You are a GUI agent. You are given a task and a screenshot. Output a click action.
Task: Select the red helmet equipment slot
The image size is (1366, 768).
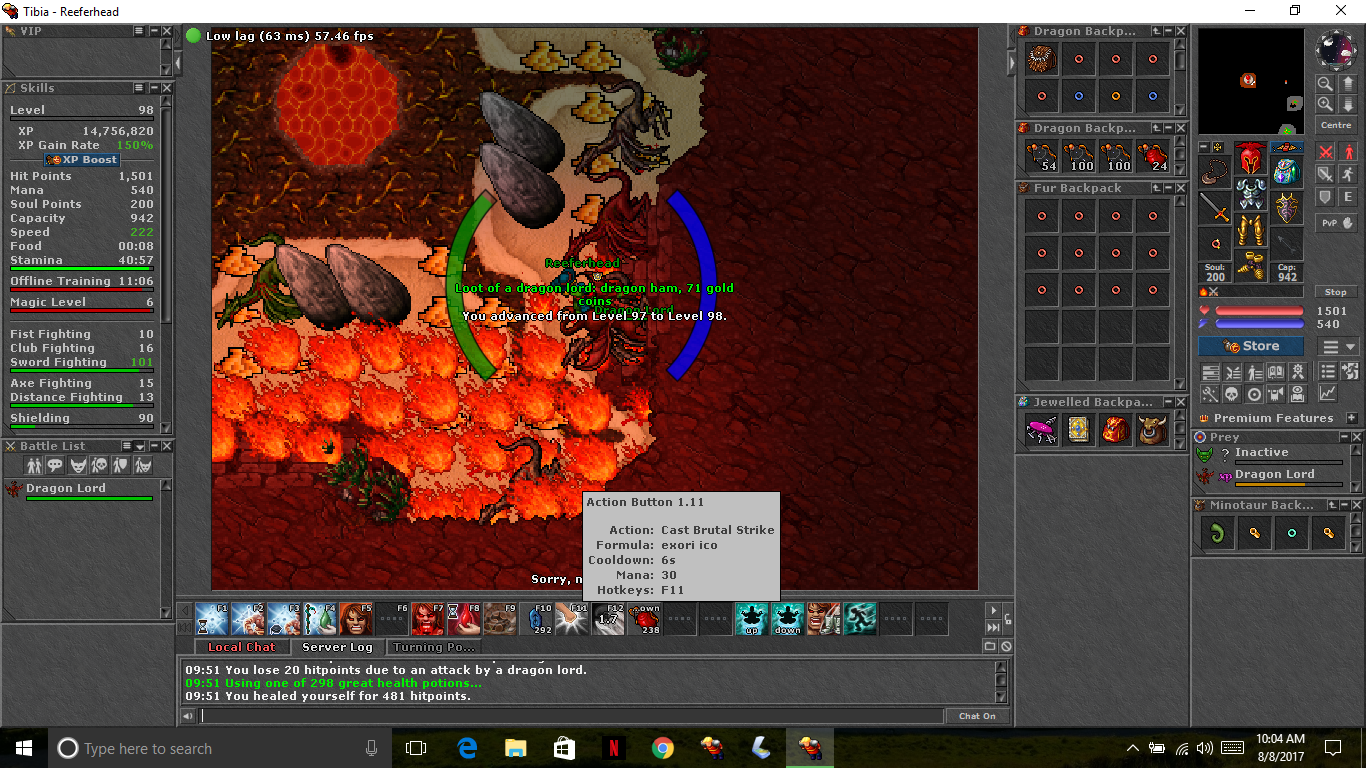click(x=1250, y=158)
